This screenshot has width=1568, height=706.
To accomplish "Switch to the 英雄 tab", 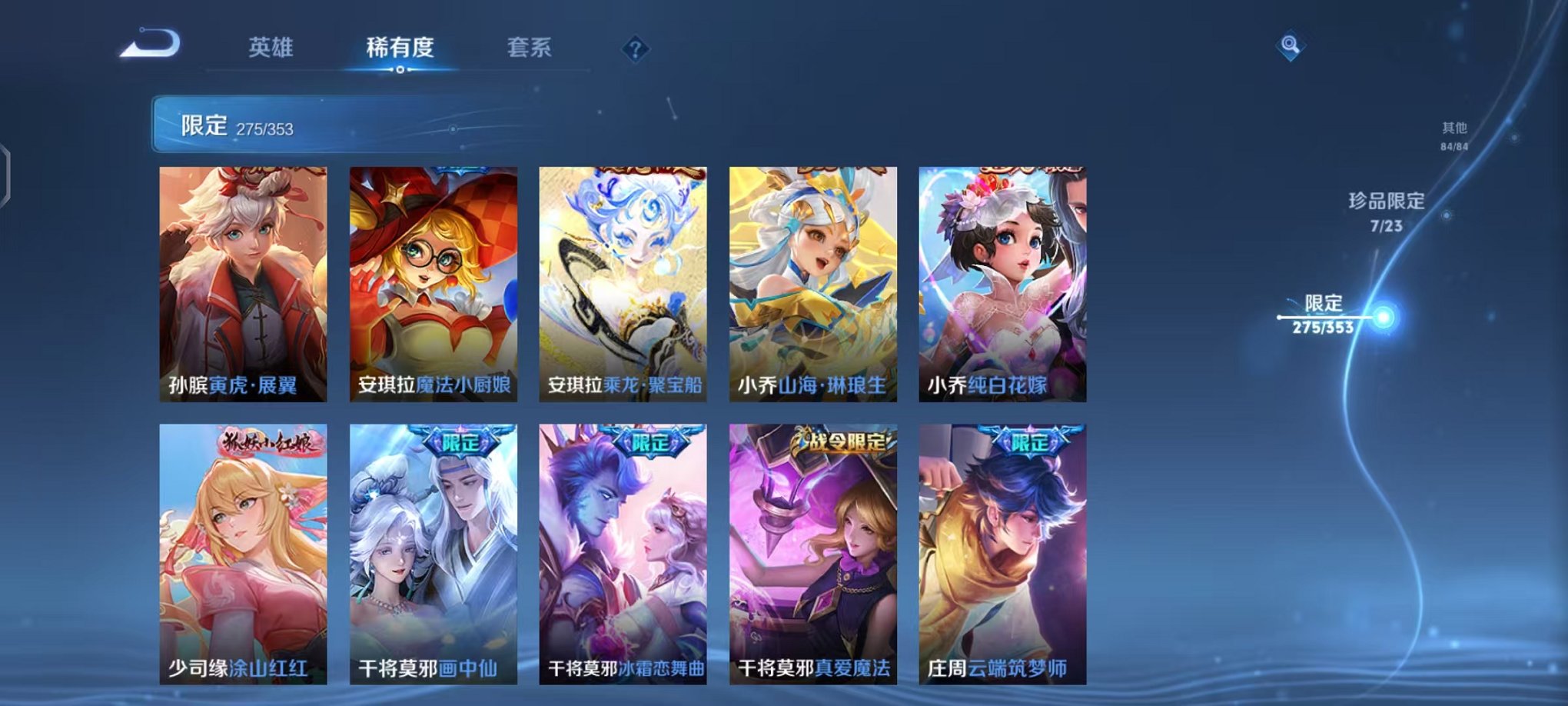I will (271, 48).
